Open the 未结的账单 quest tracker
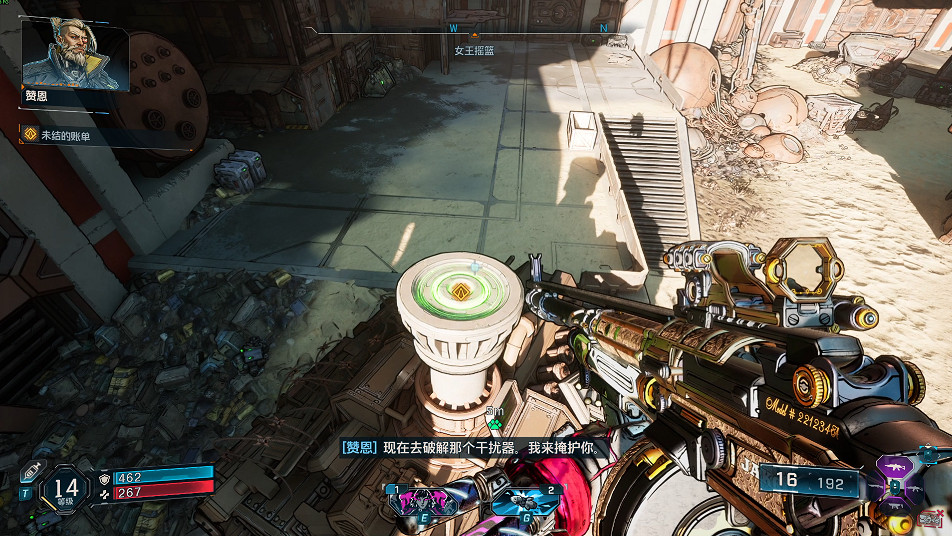 [66, 135]
